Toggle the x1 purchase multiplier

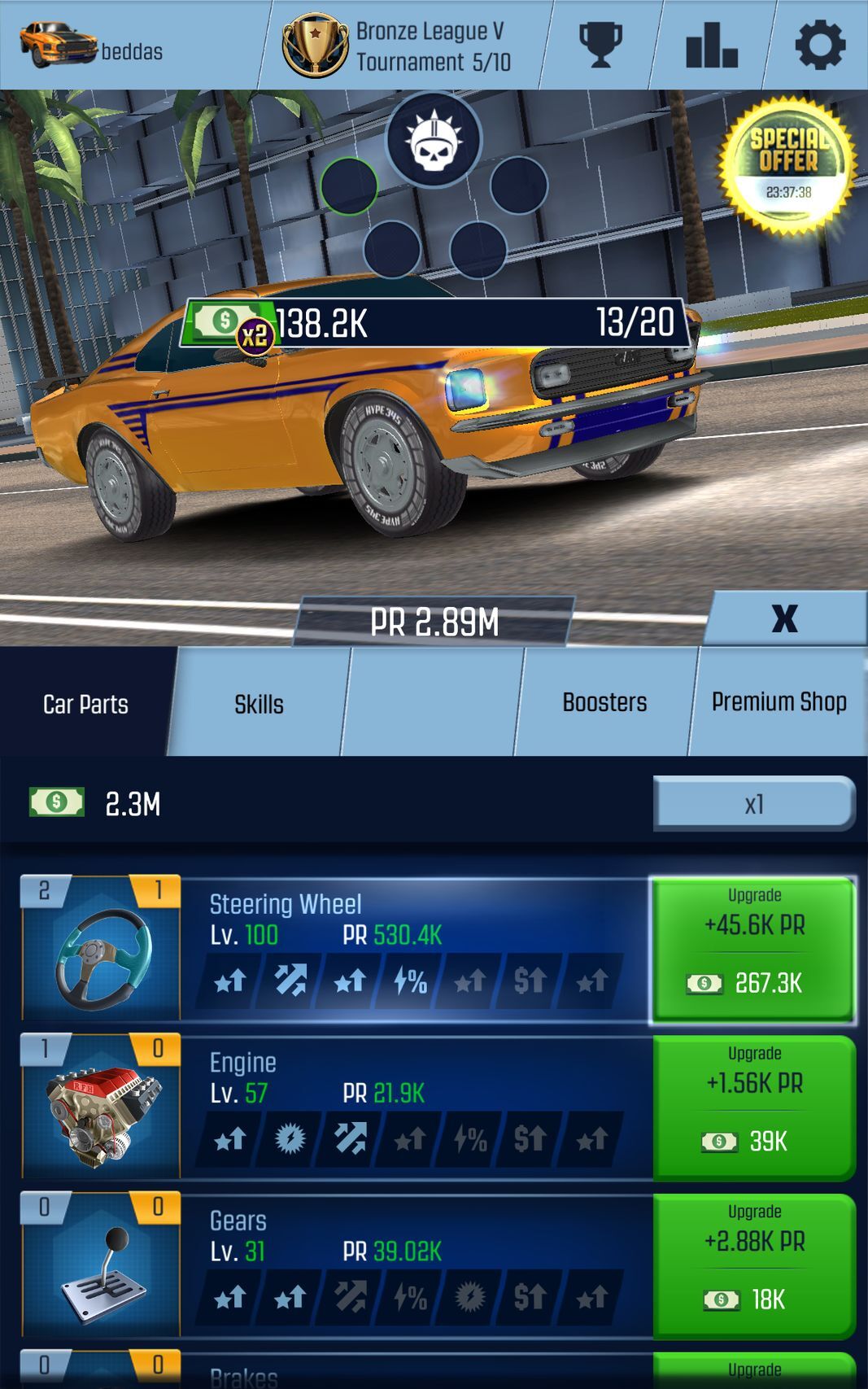click(x=754, y=804)
